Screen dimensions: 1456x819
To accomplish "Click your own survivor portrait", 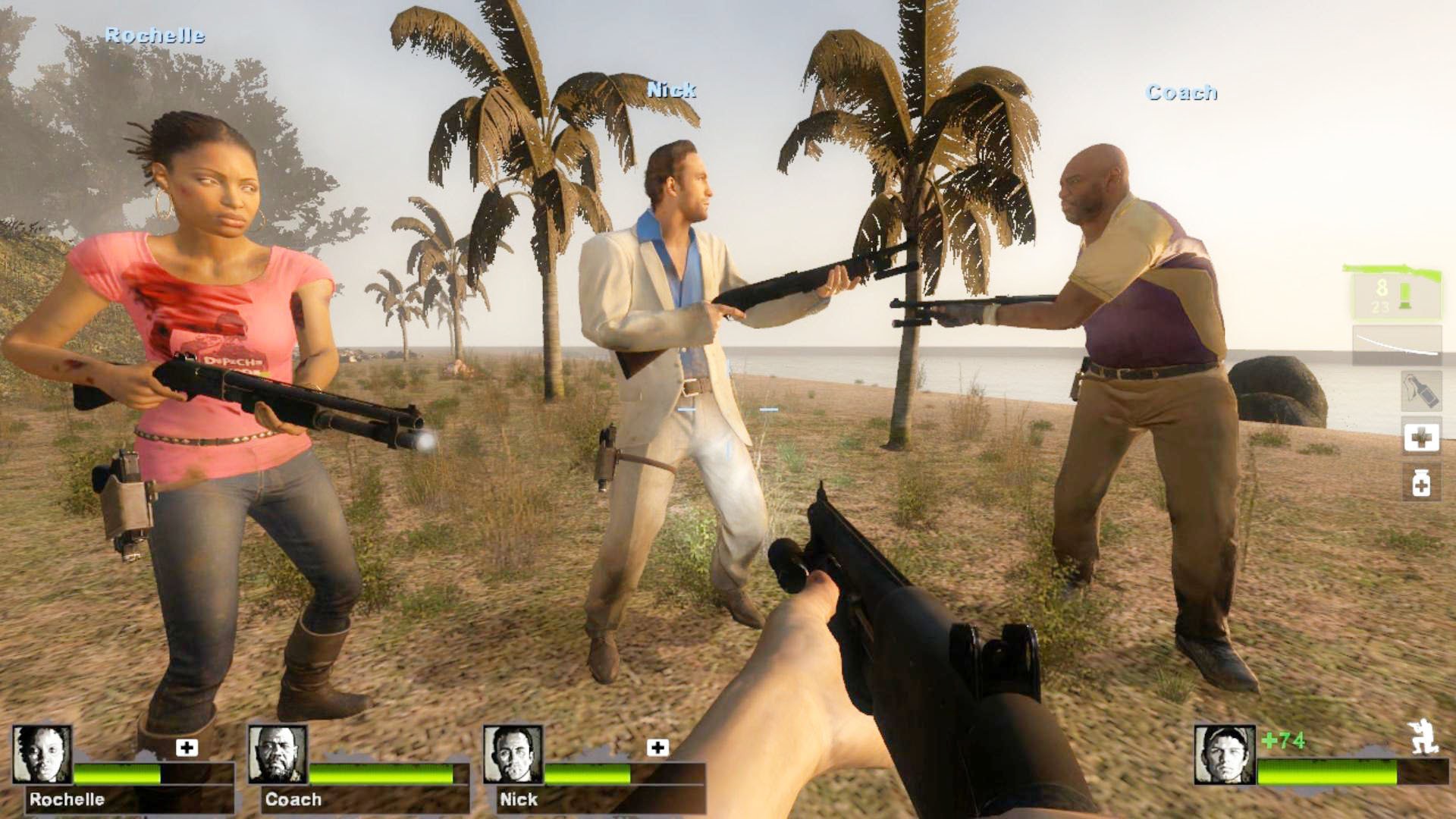I will (1224, 754).
